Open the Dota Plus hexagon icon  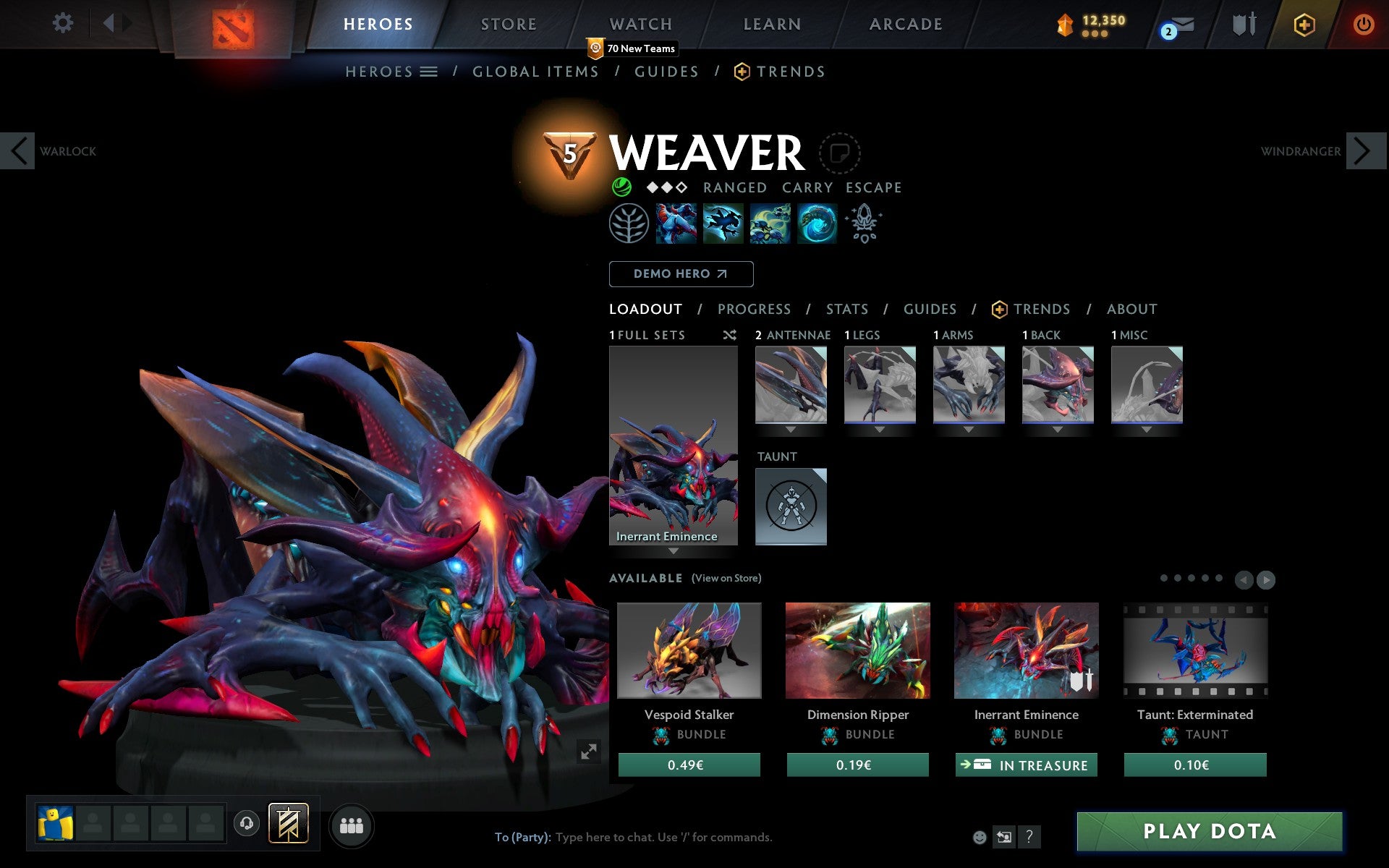pos(1304,23)
